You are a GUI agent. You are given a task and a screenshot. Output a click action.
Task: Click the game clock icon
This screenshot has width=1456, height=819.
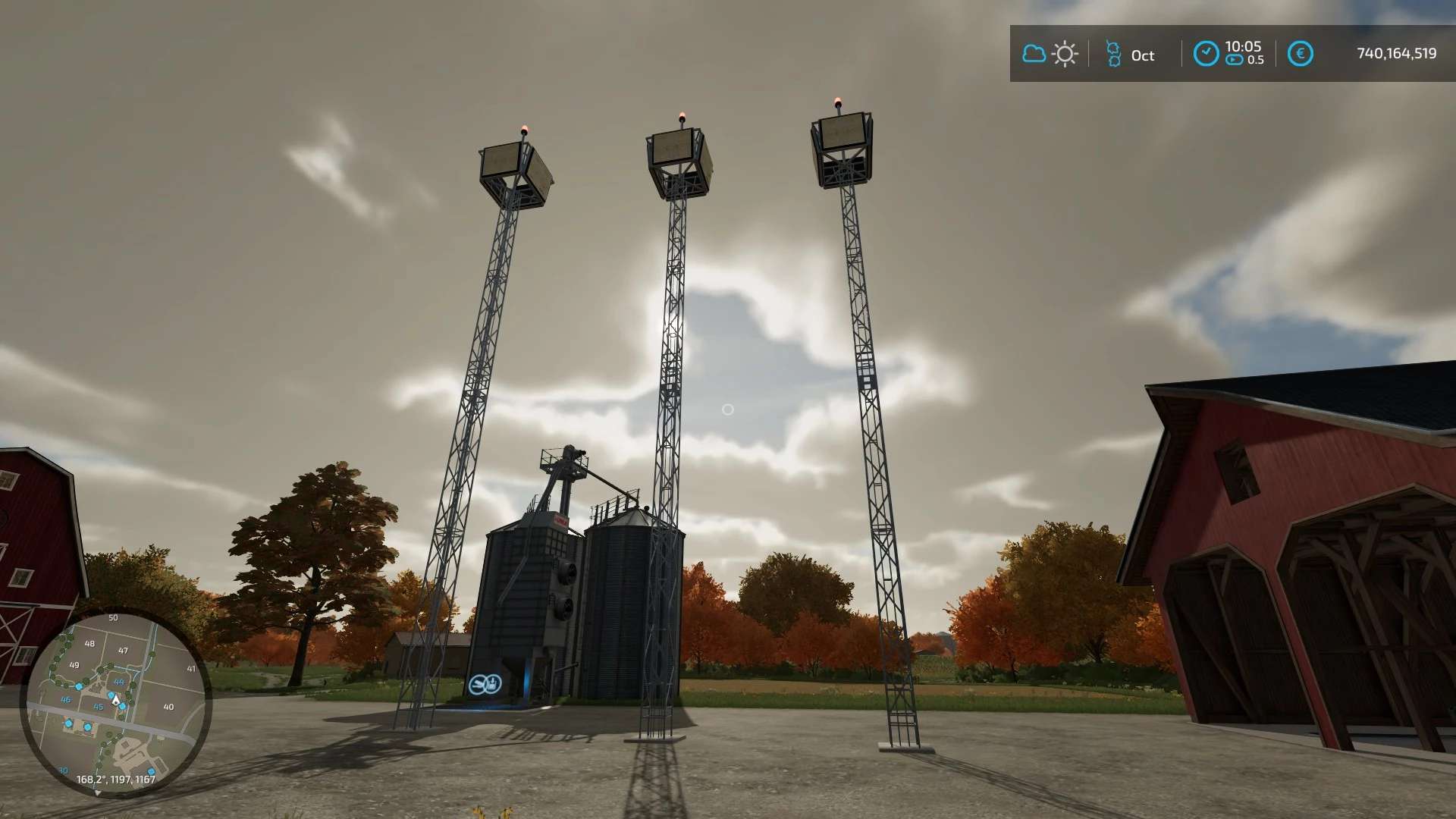pos(1206,54)
